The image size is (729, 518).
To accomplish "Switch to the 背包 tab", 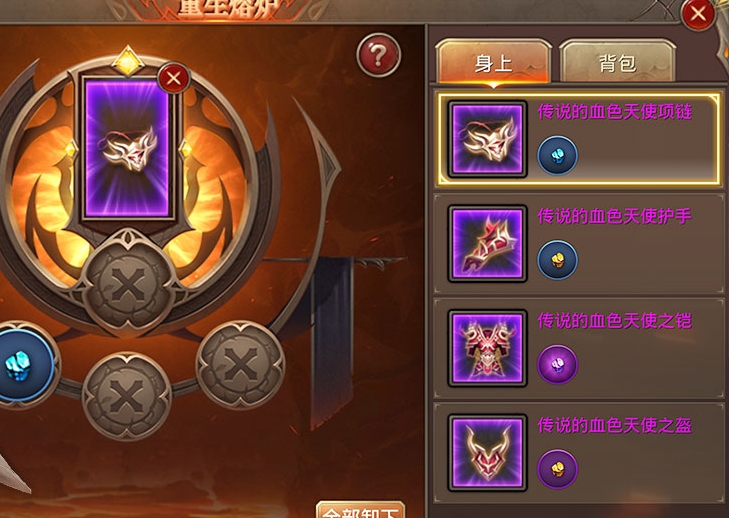I will pos(617,63).
